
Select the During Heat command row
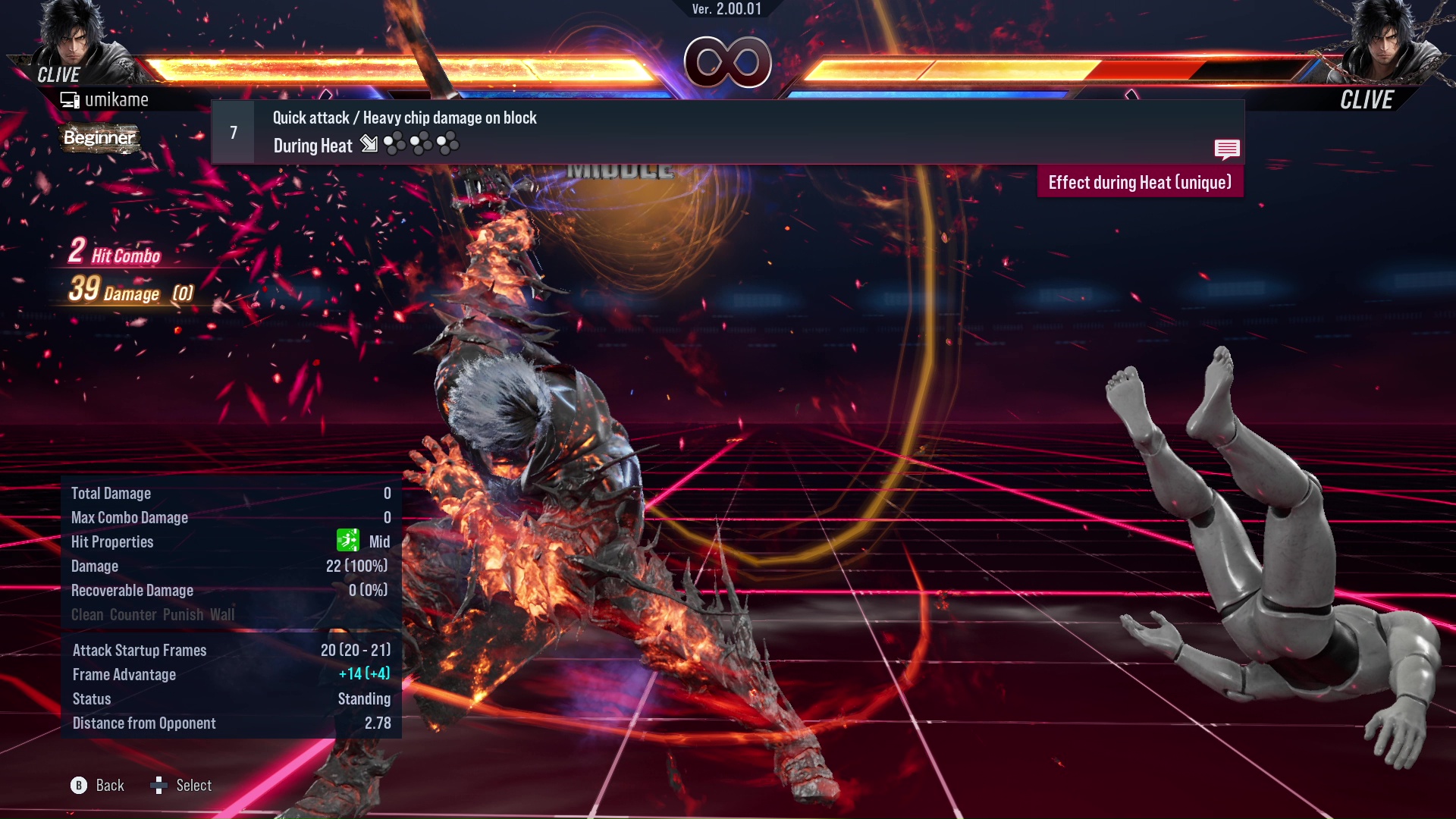click(312, 145)
